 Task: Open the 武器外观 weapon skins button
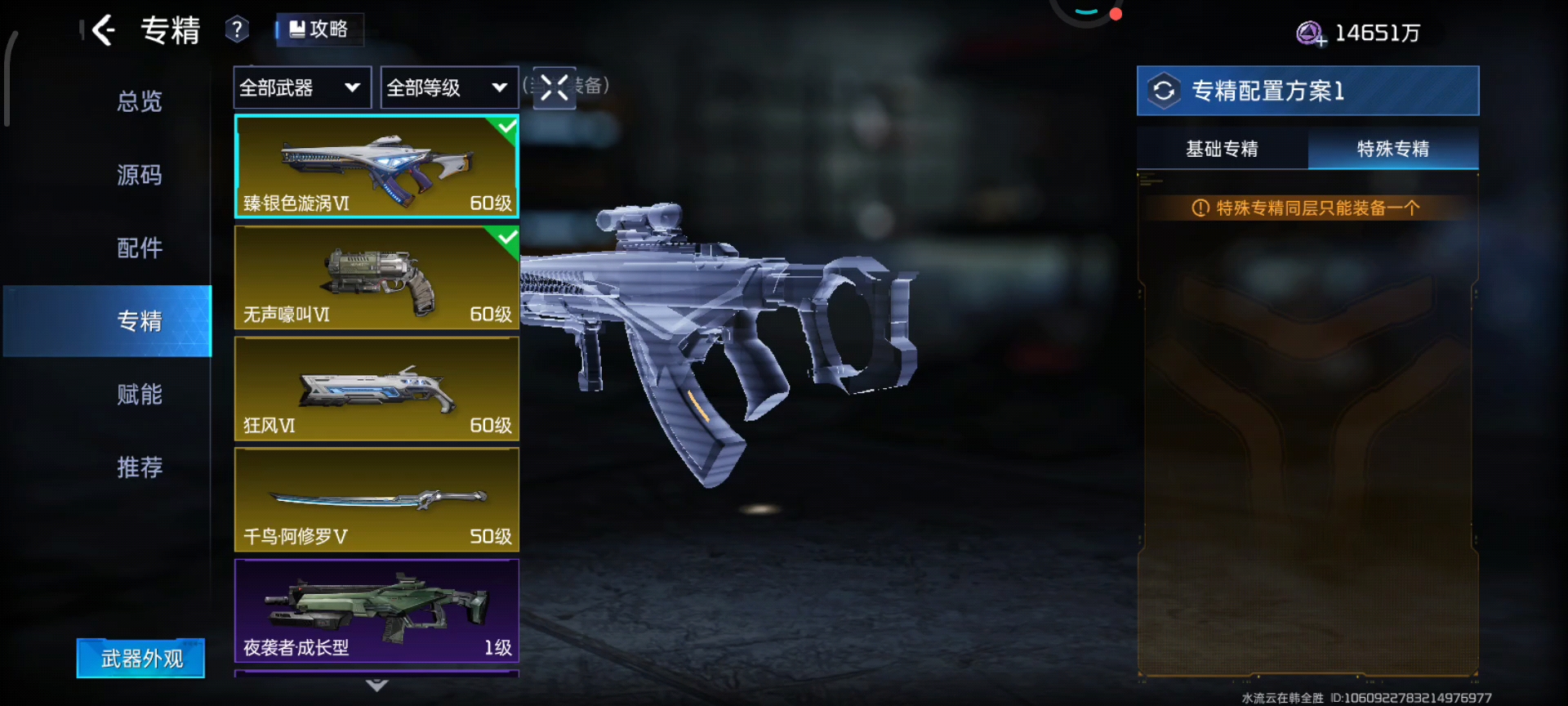tap(140, 658)
